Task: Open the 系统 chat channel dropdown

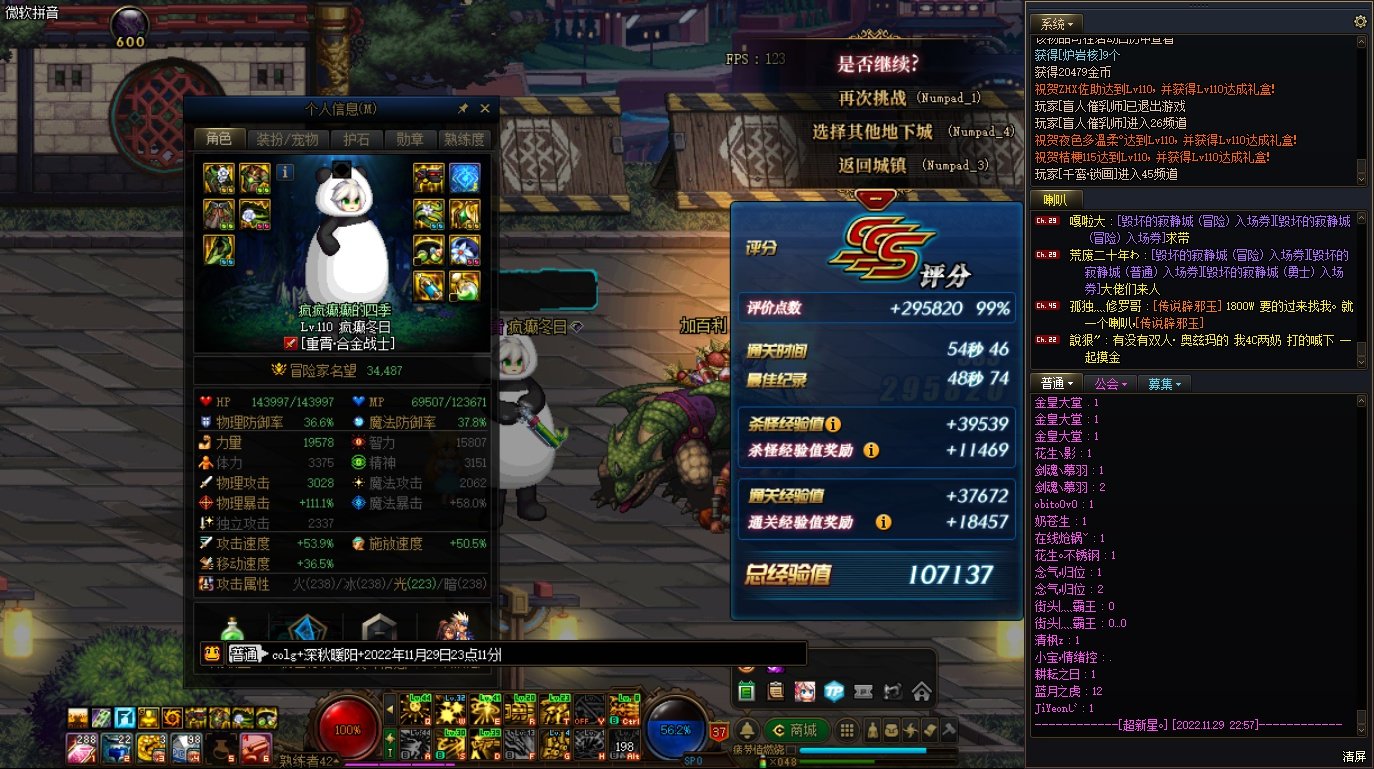Action: (1057, 23)
